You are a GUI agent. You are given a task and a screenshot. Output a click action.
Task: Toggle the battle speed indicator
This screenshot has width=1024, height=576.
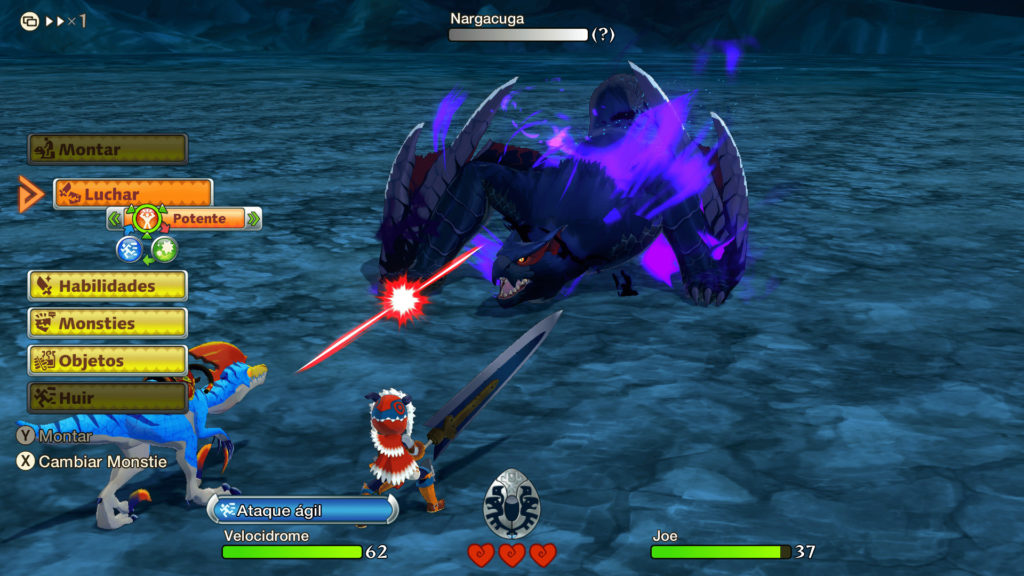(x=54, y=21)
